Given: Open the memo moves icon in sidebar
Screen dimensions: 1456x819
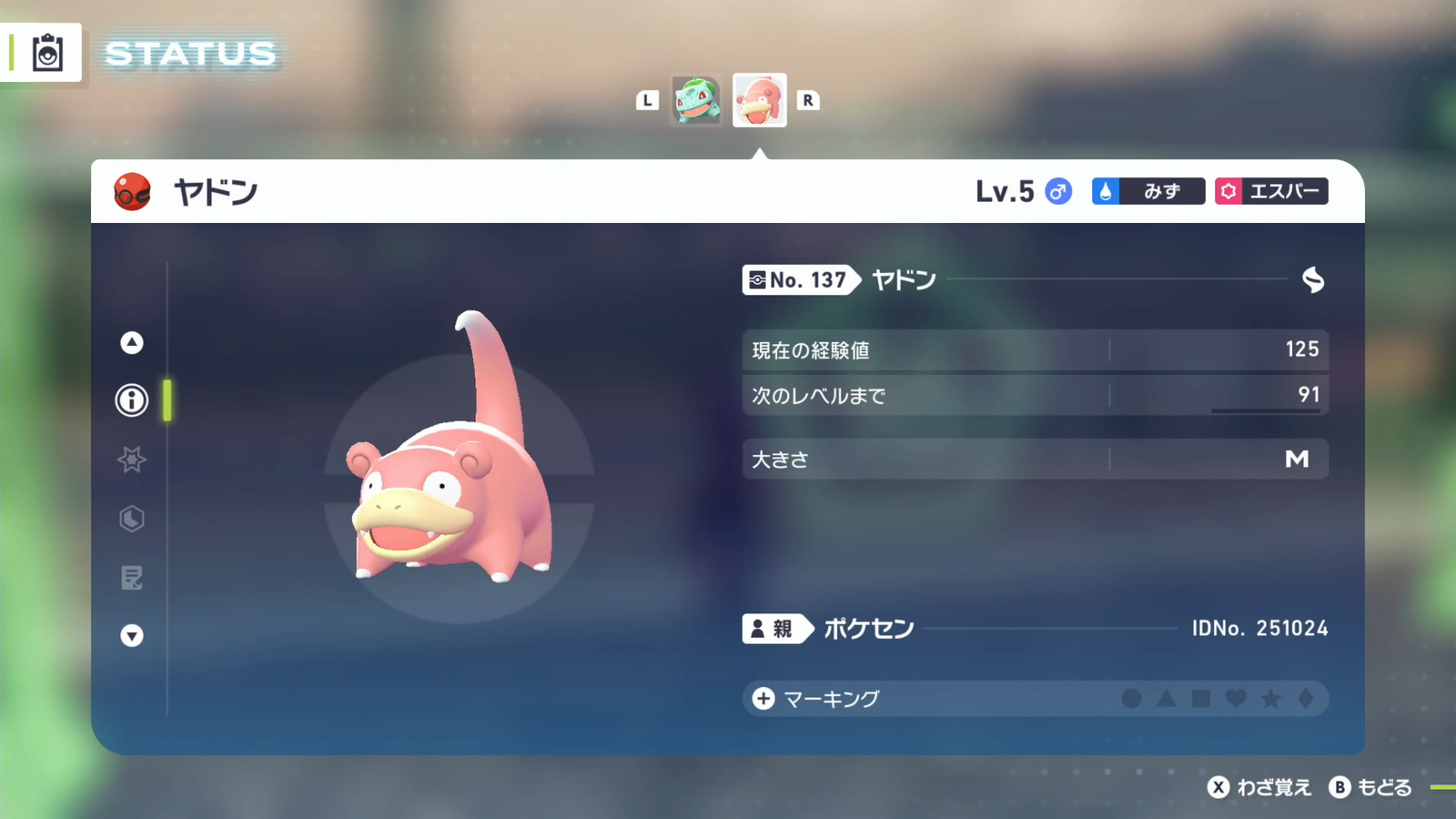Looking at the screenshot, I should [131, 578].
